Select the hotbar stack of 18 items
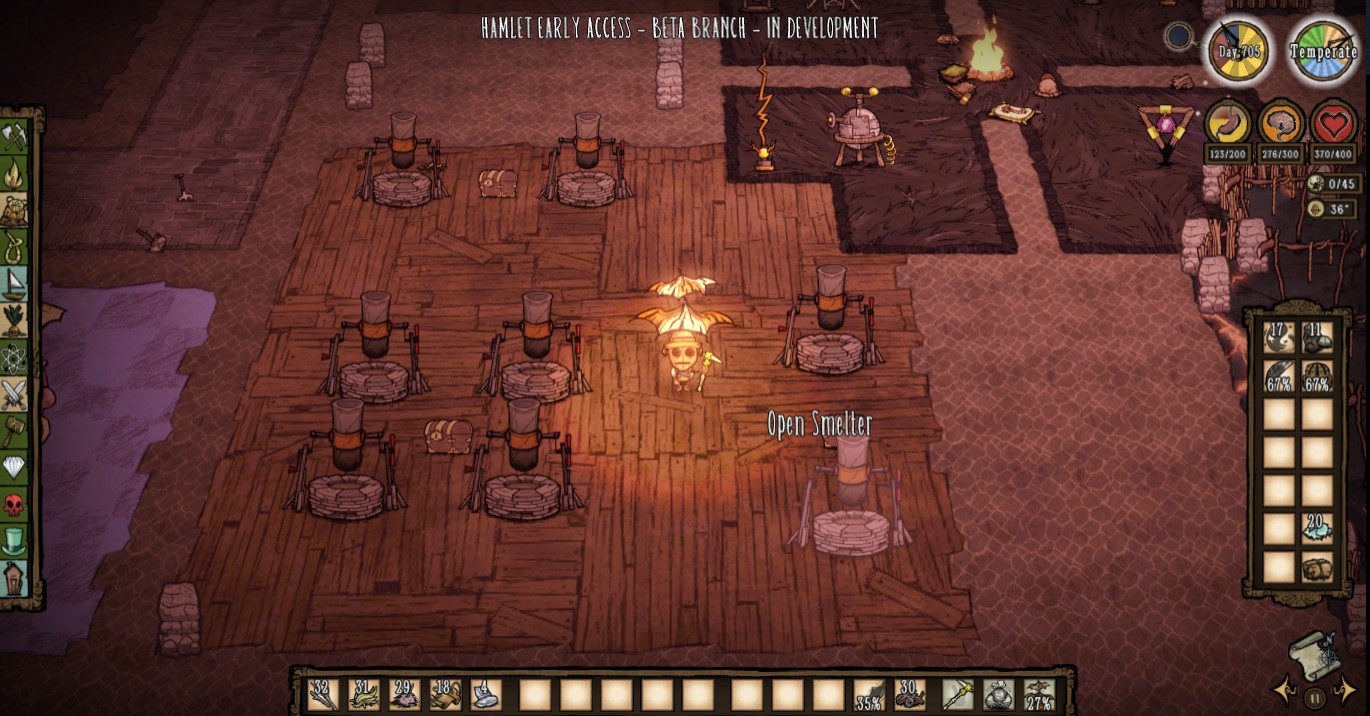 tap(446, 694)
